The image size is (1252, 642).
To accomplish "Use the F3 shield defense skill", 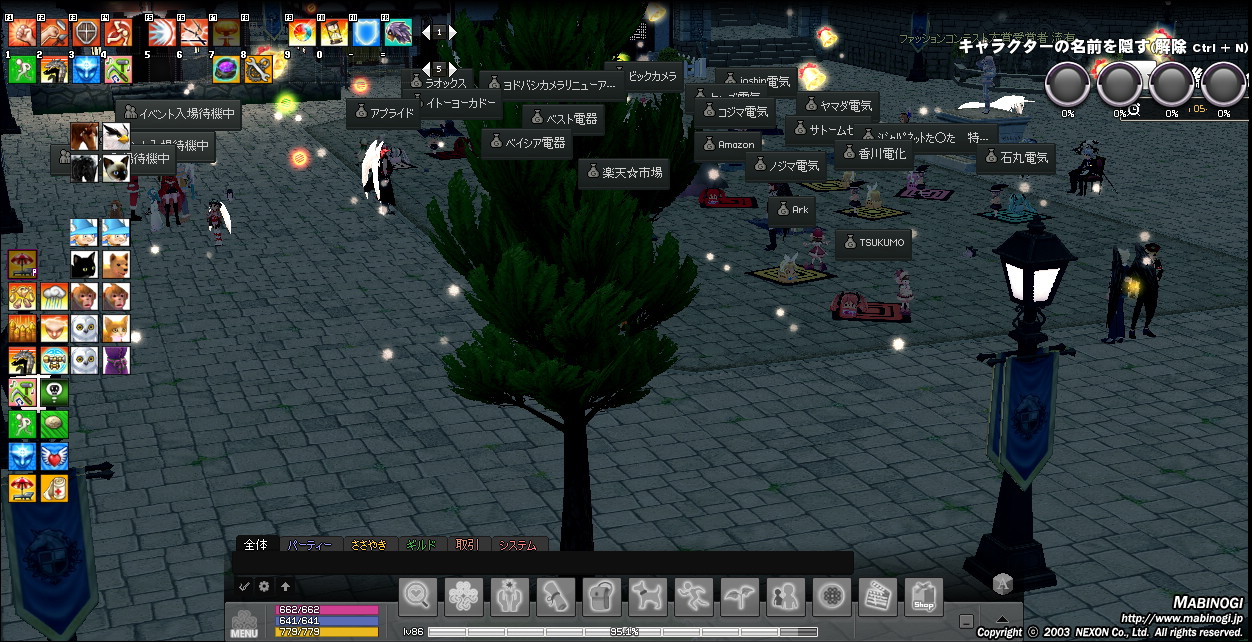I will click(86, 33).
